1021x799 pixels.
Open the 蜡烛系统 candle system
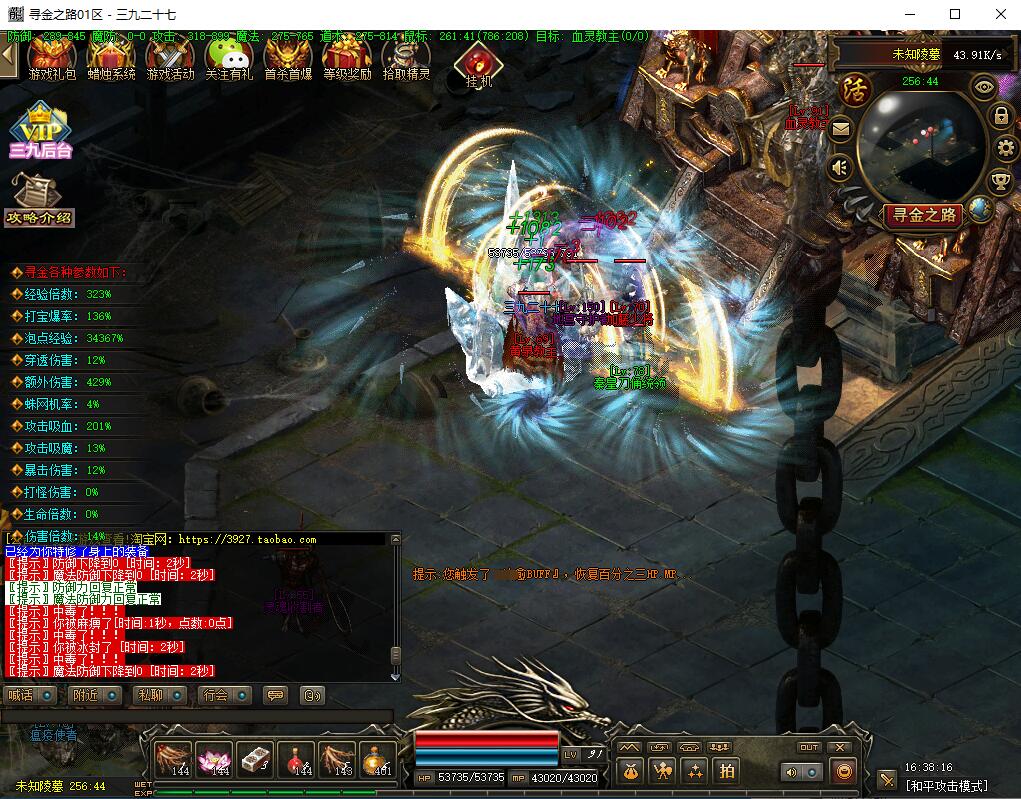point(111,58)
